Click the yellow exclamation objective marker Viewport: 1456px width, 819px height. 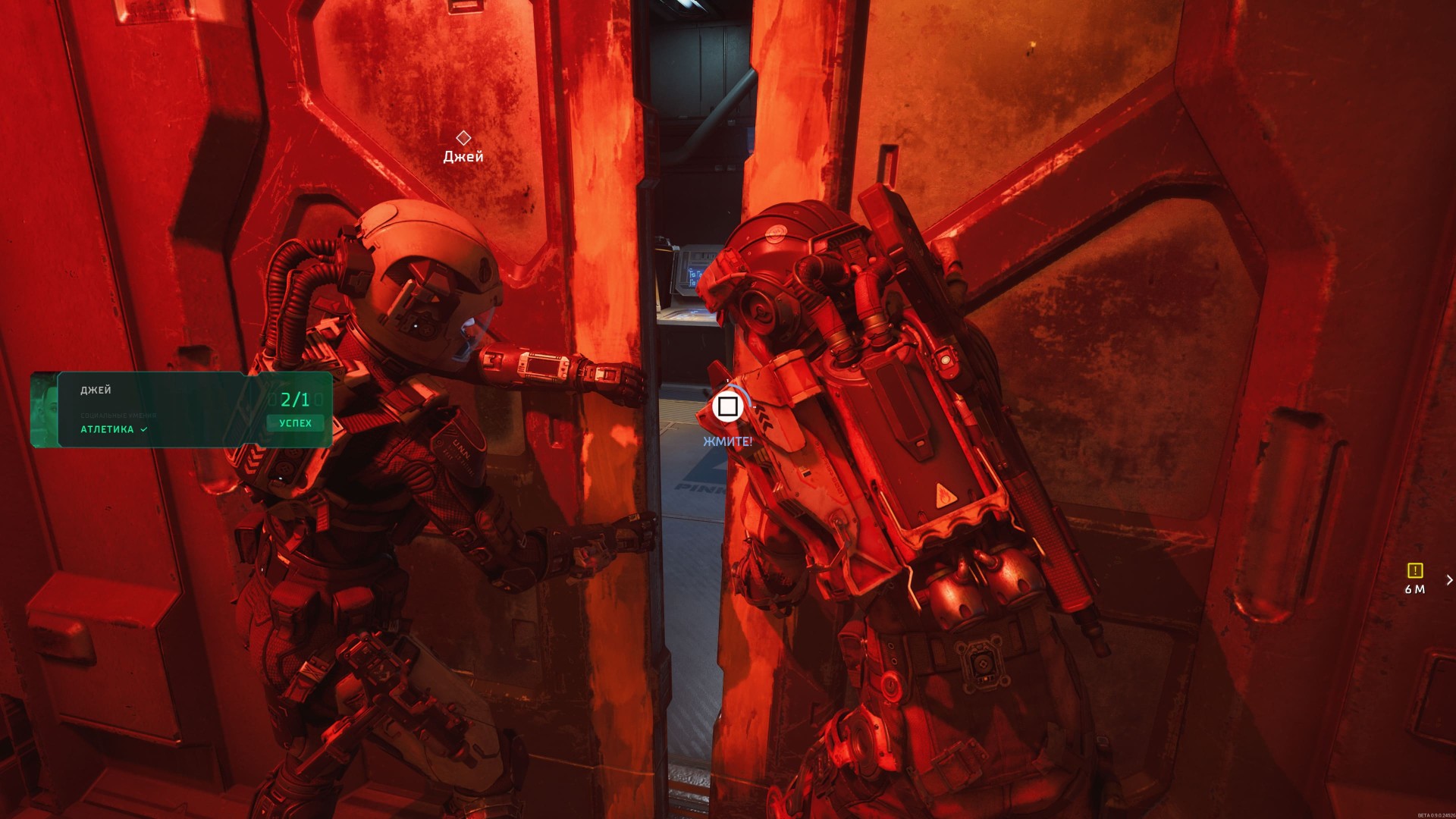(1414, 570)
